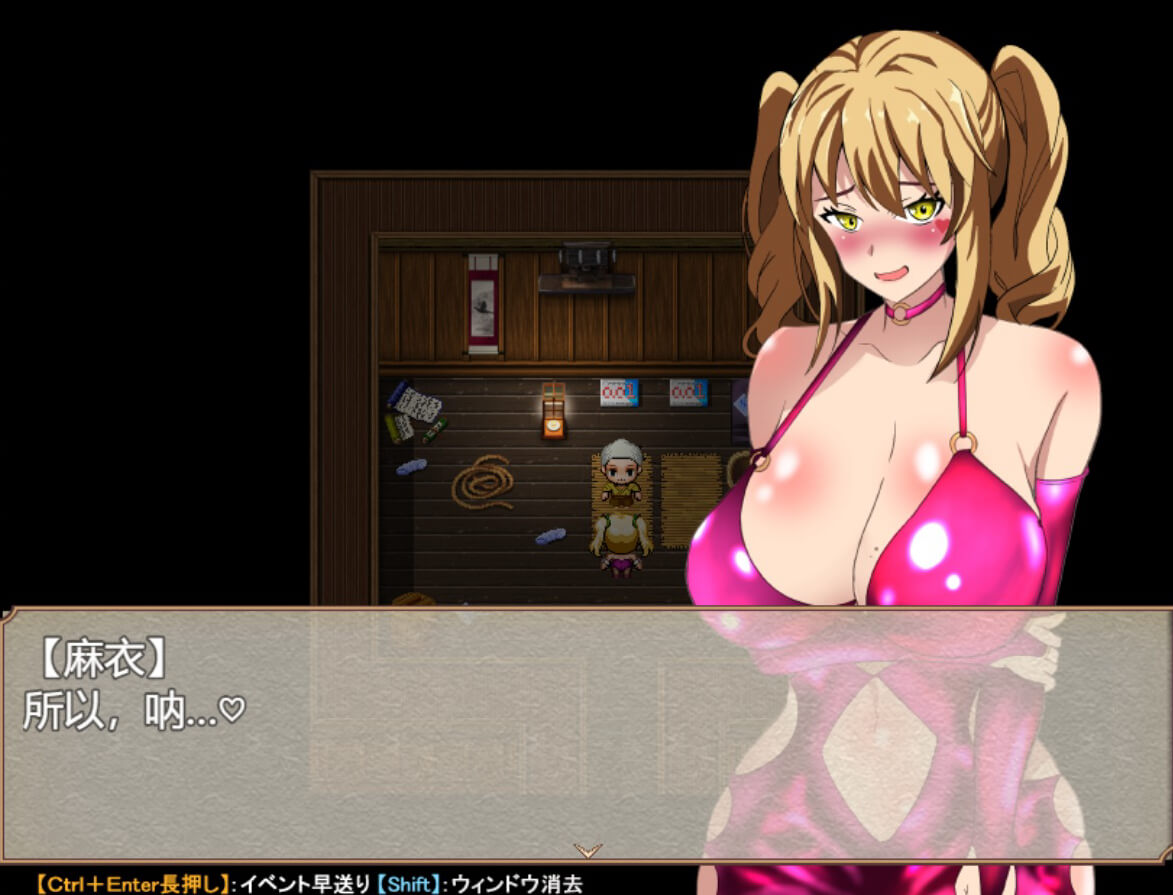Click the continue arrow in the dialogue box
Screen dimensions: 1173x895
pyautogui.click(x=588, y=850)
